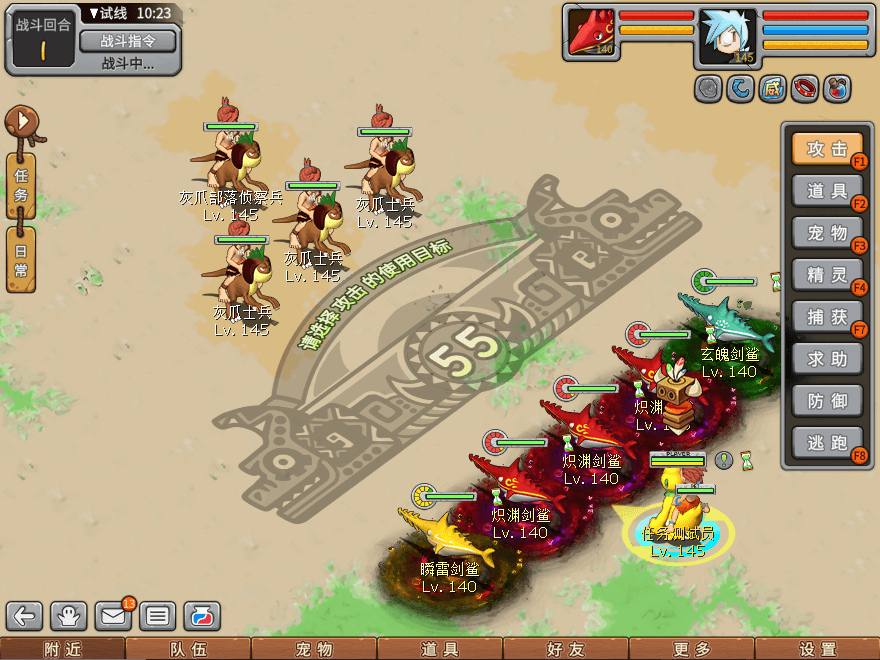
Task: Open the red-blue potion bottle icon
Action: 201,615
